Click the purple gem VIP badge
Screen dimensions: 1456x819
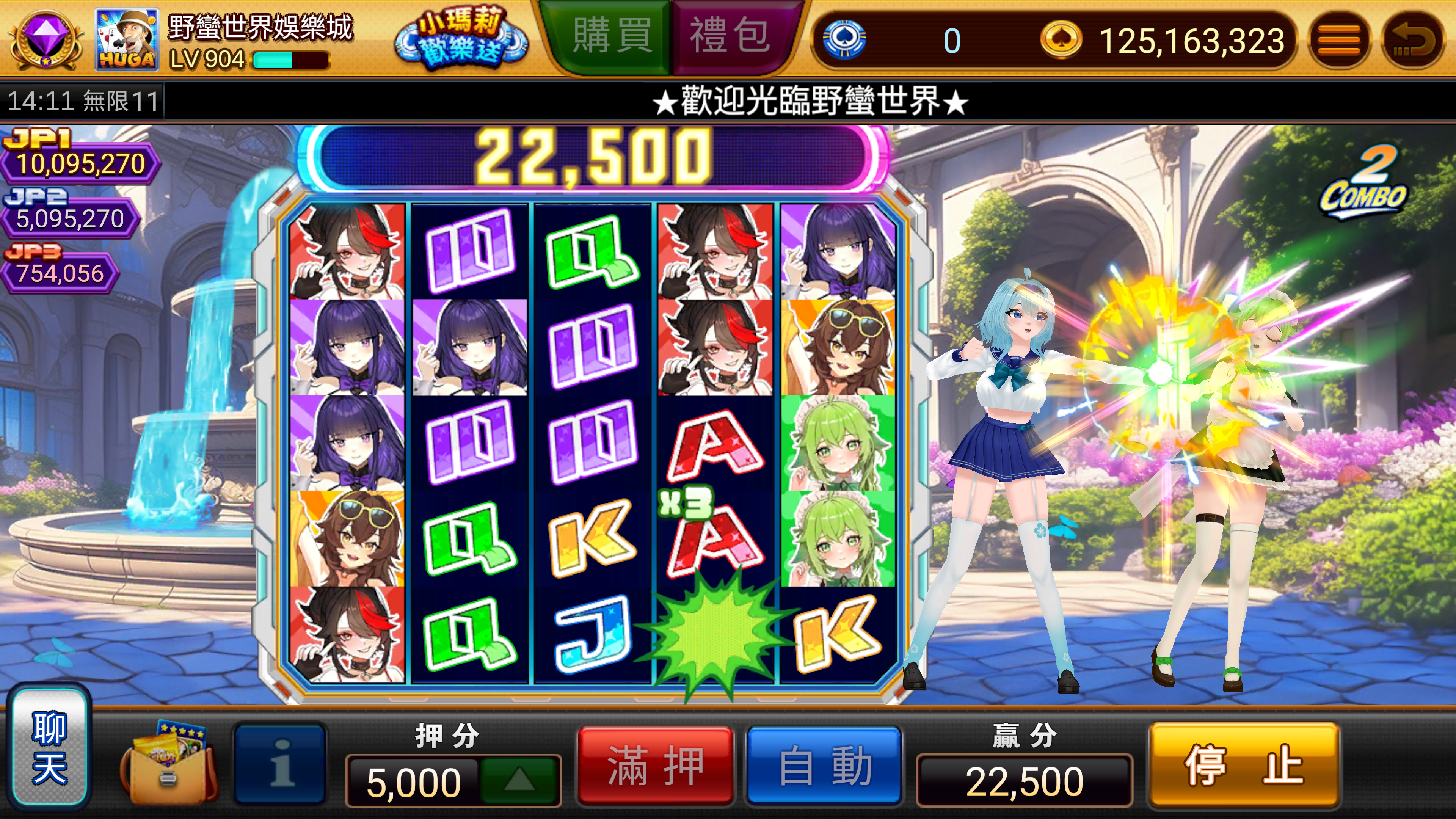coord(45,38)
